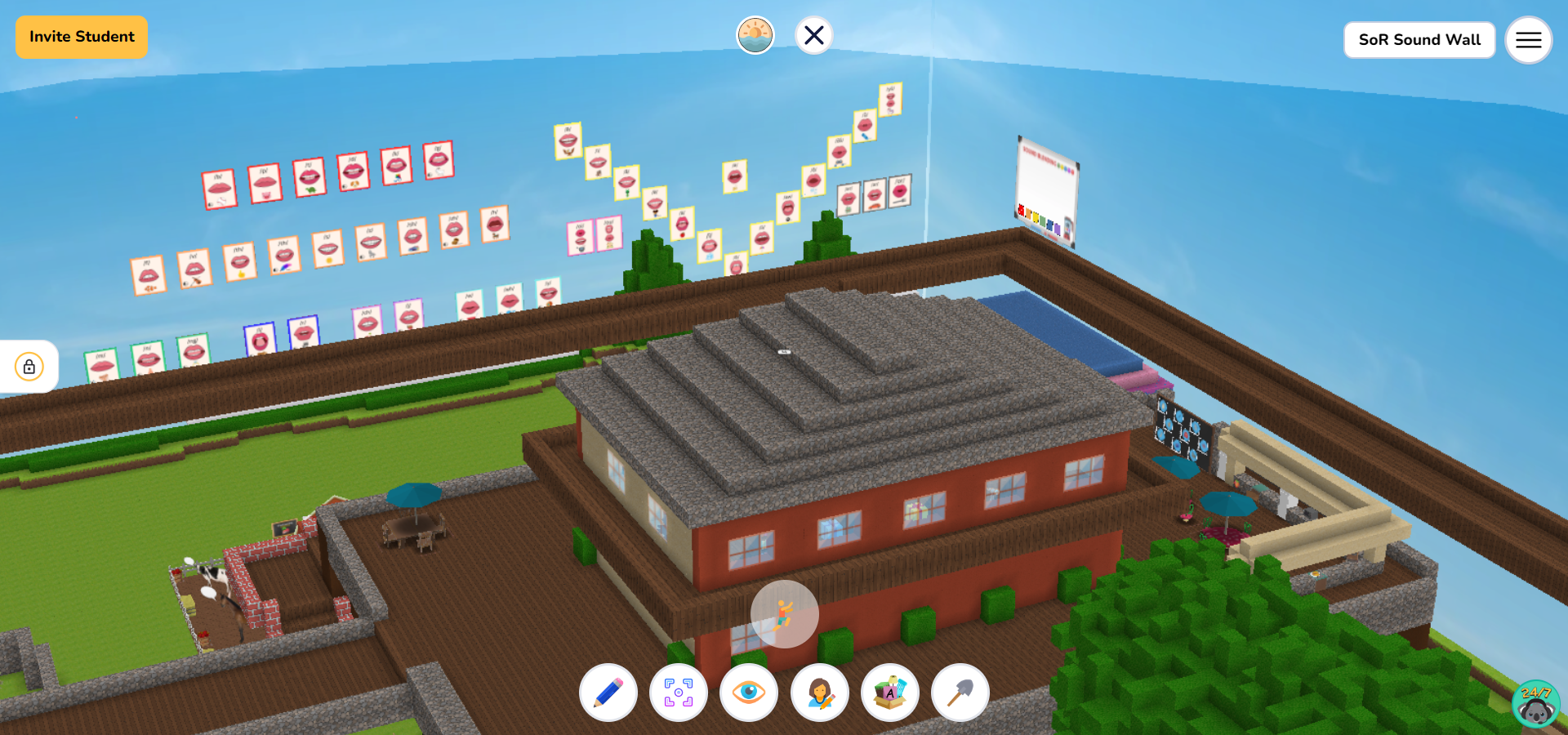
Task: Click the Invite Student button
Action: pos(81,37)
